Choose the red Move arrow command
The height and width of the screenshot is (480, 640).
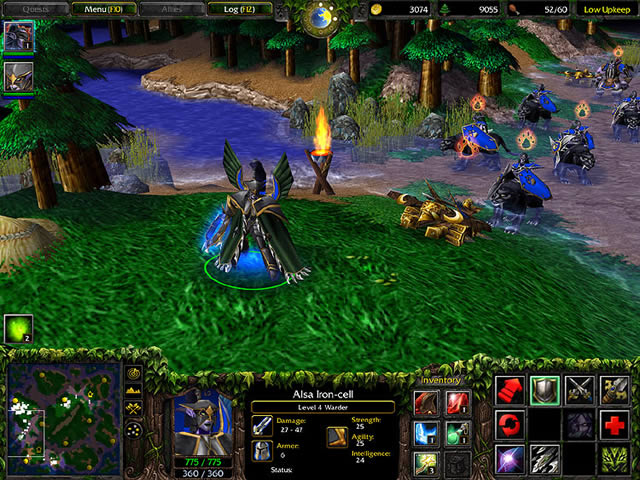click(511, 389)
